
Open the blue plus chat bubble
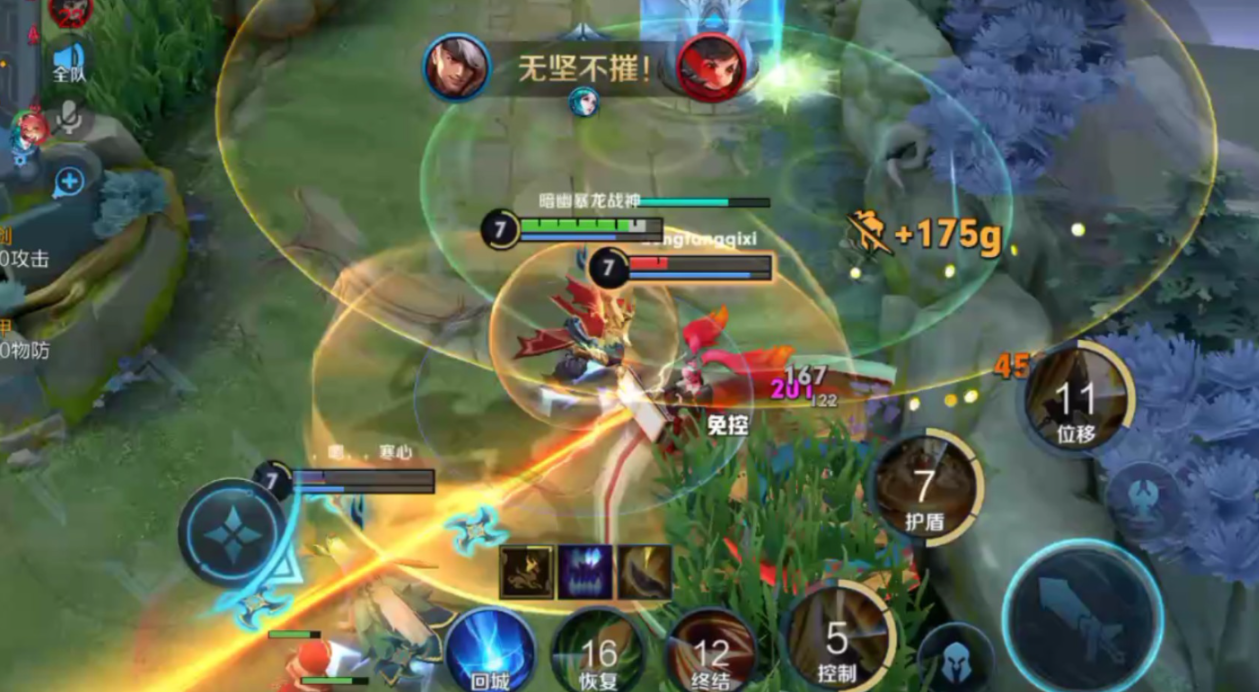pos(69,182)
